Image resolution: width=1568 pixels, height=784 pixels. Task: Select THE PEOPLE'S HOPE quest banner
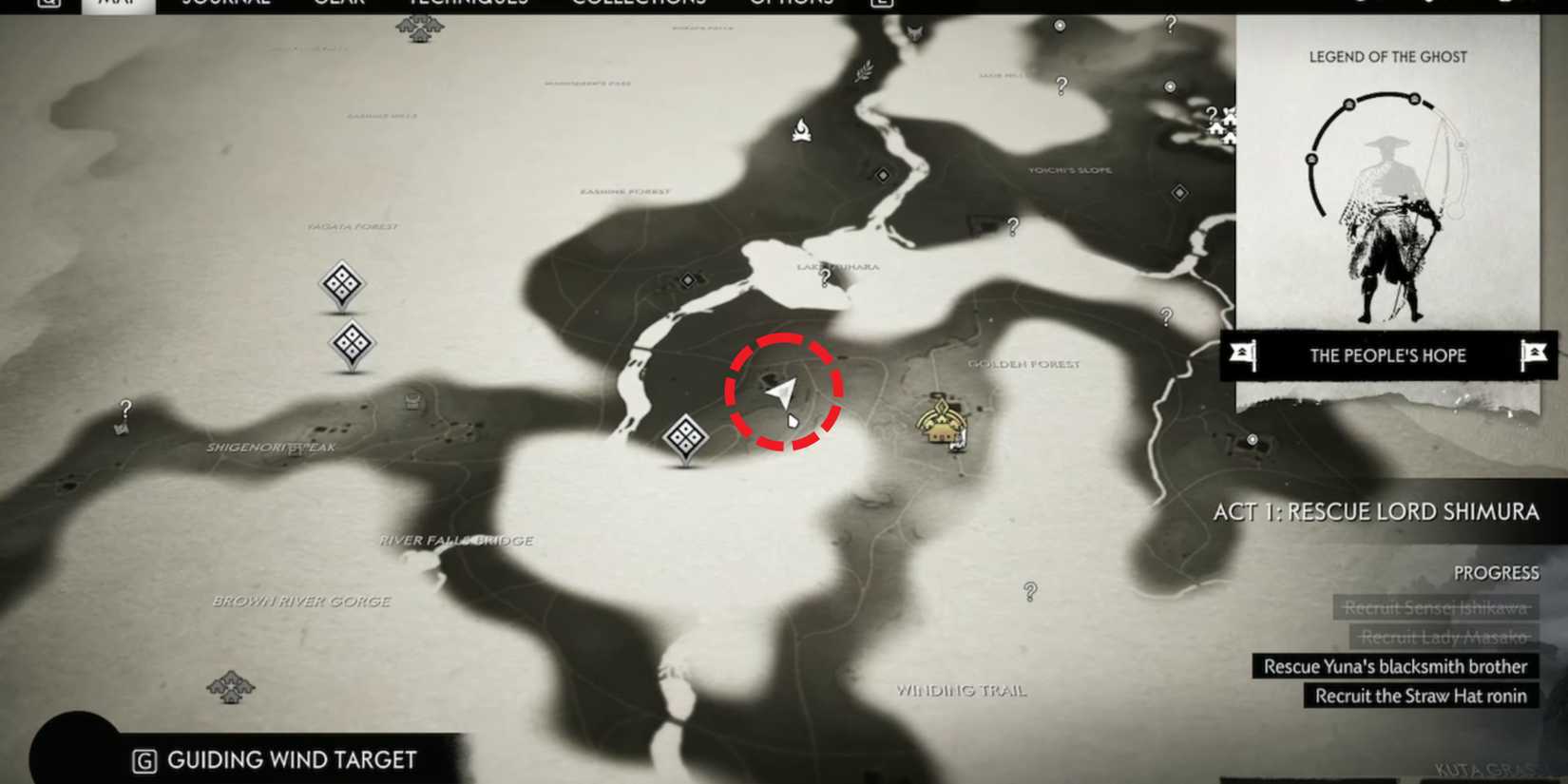[1389, 355]
